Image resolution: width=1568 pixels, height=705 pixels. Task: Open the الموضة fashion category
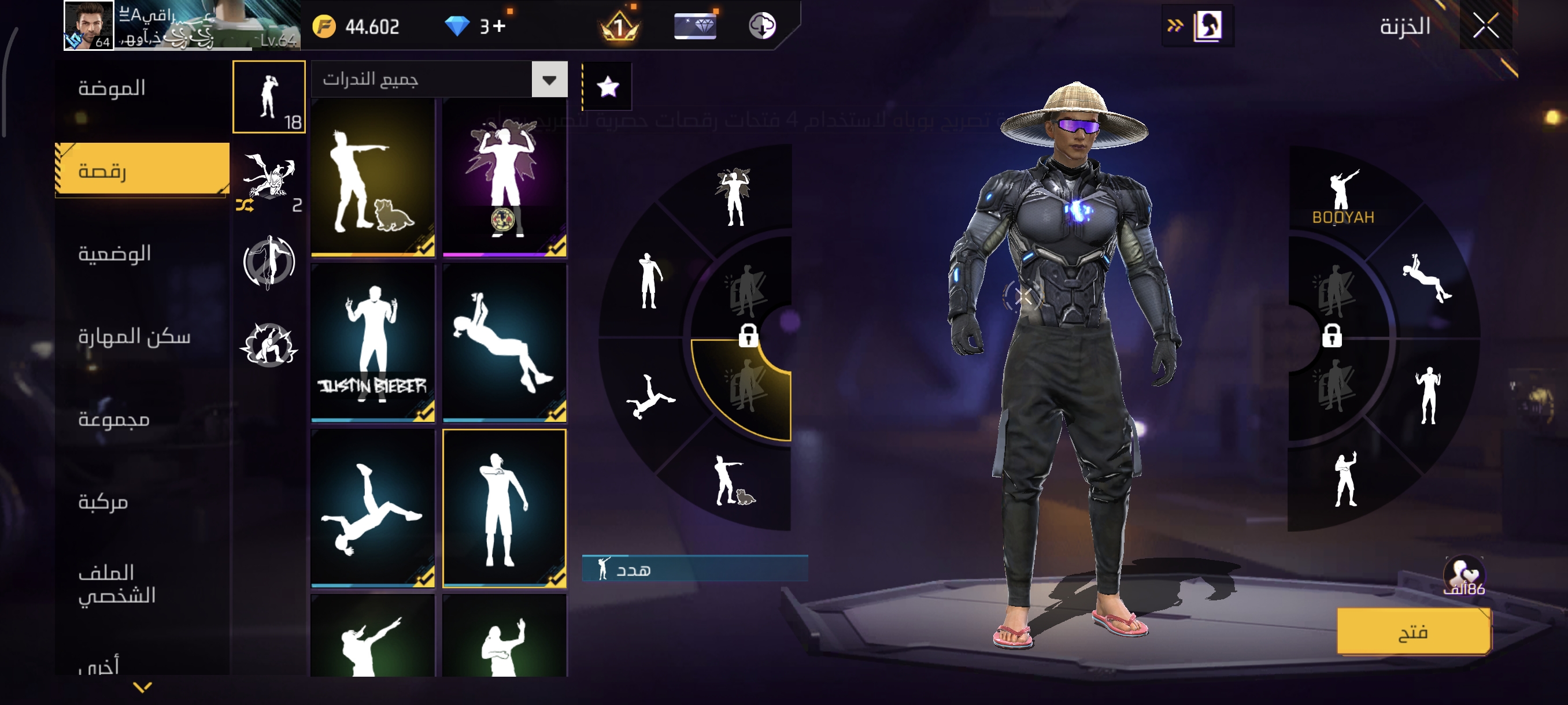(112, 89)
